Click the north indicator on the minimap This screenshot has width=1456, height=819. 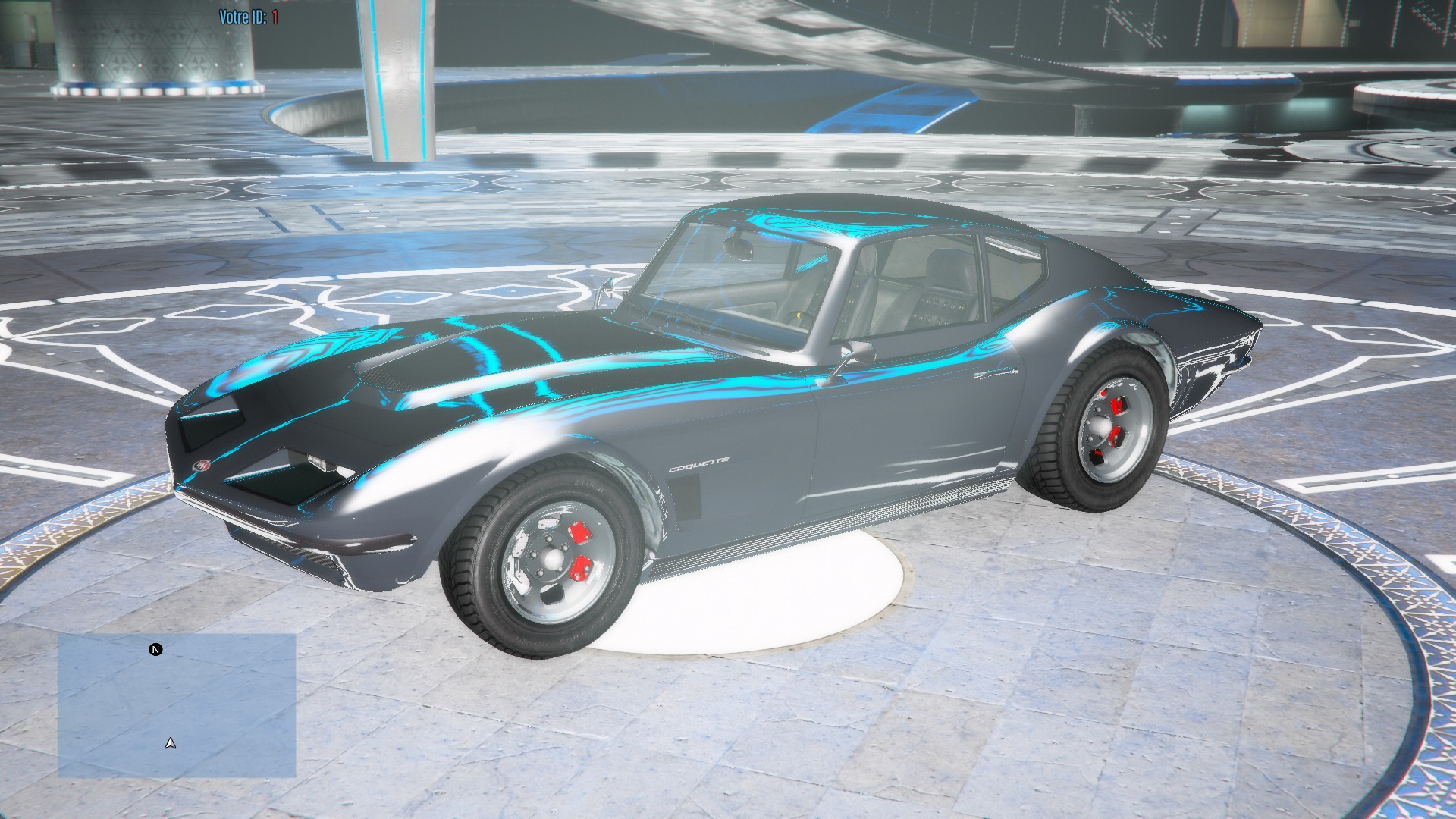[x=155, y=650]
